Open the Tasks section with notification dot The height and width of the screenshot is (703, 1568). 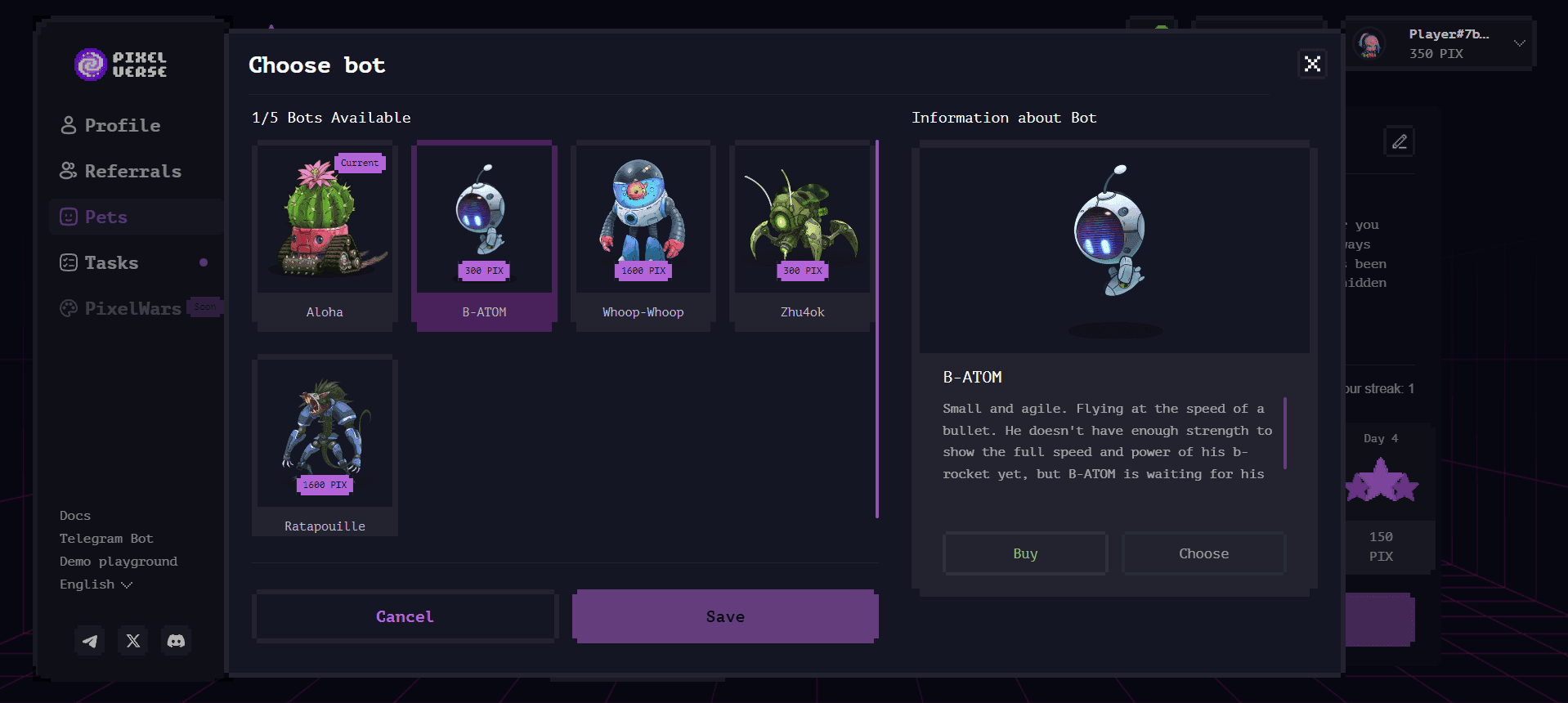(x=111, y=262)
